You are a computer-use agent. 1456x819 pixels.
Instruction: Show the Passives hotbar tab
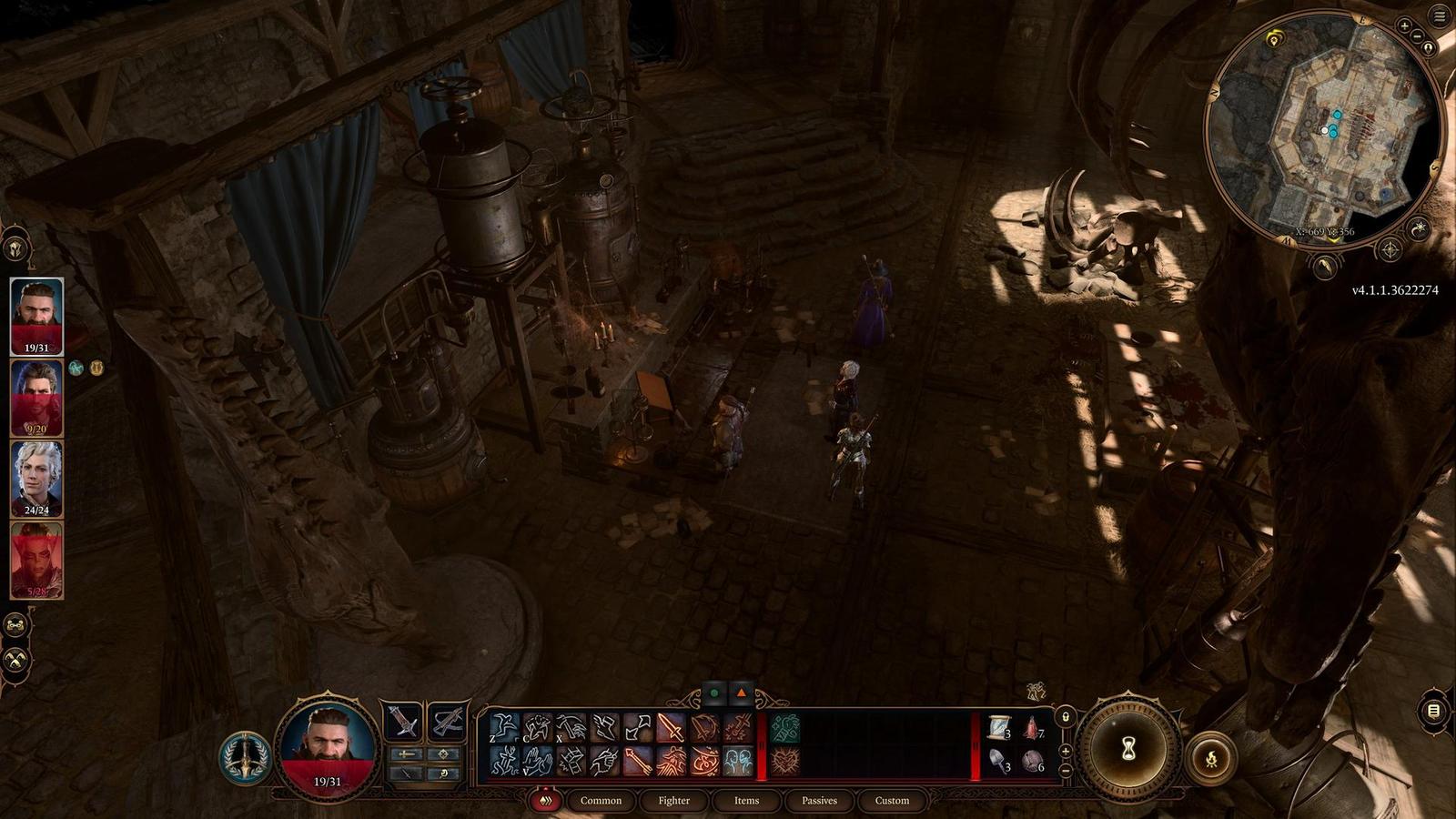click(x=819, y=801)
